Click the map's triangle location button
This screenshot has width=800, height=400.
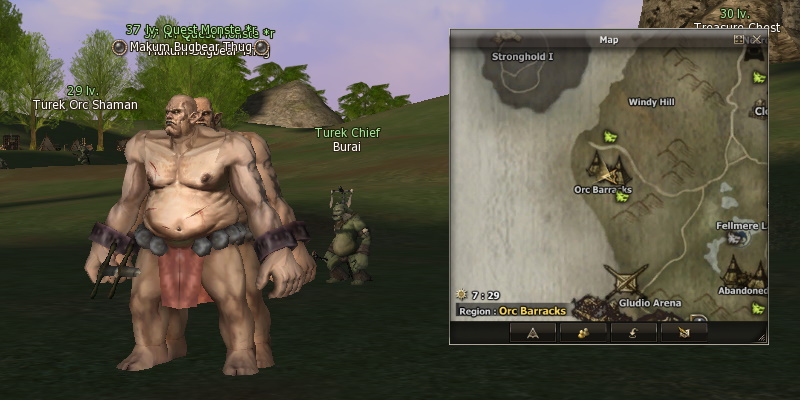click(533, 333)
